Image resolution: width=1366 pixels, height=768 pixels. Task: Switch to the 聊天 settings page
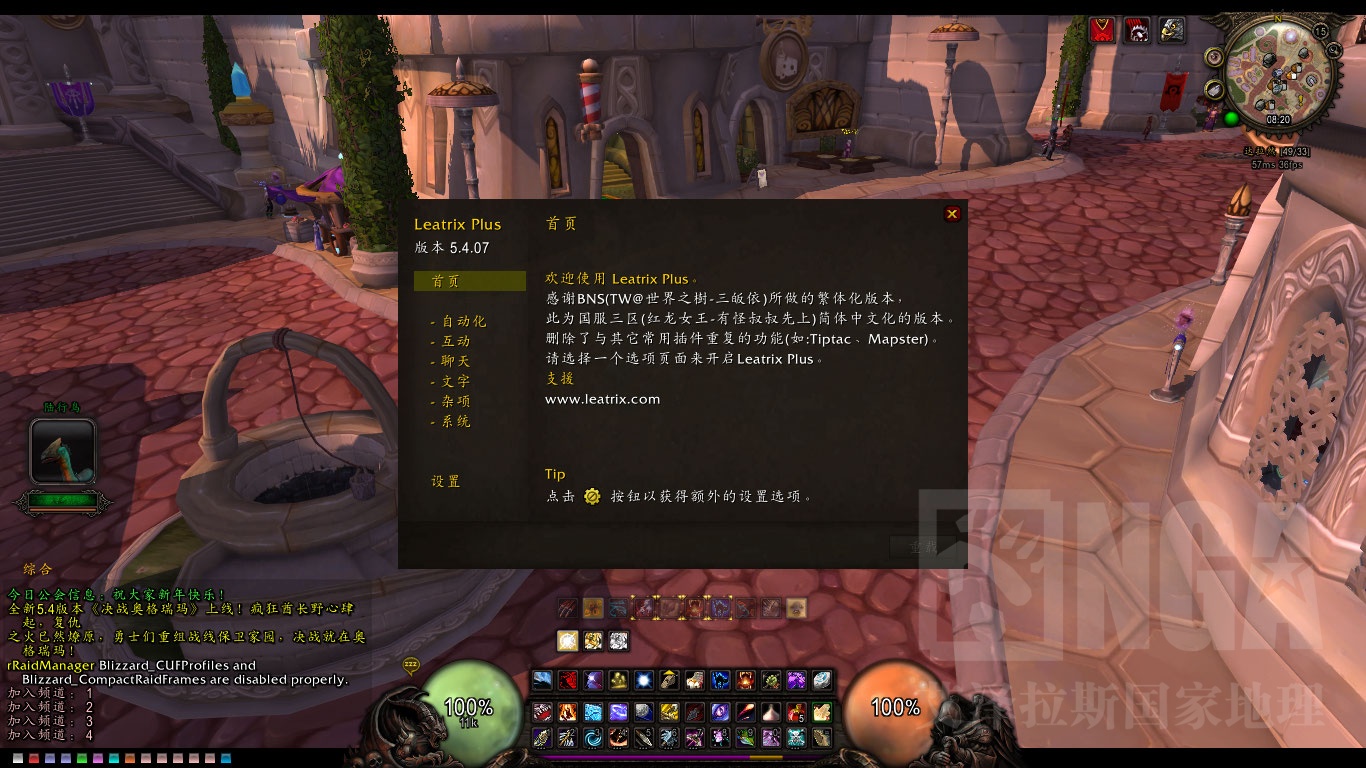455,361
